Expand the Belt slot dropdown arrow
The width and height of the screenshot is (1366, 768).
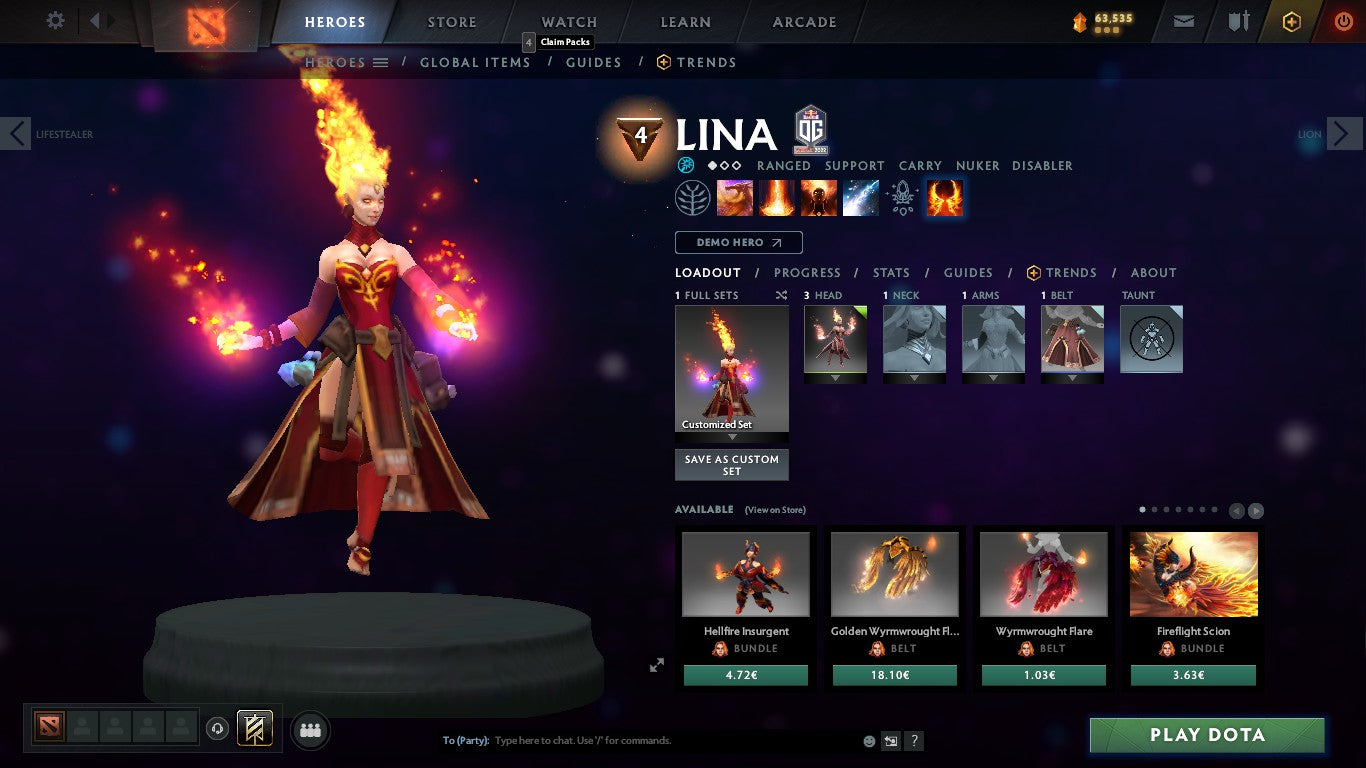(1072, 379)
